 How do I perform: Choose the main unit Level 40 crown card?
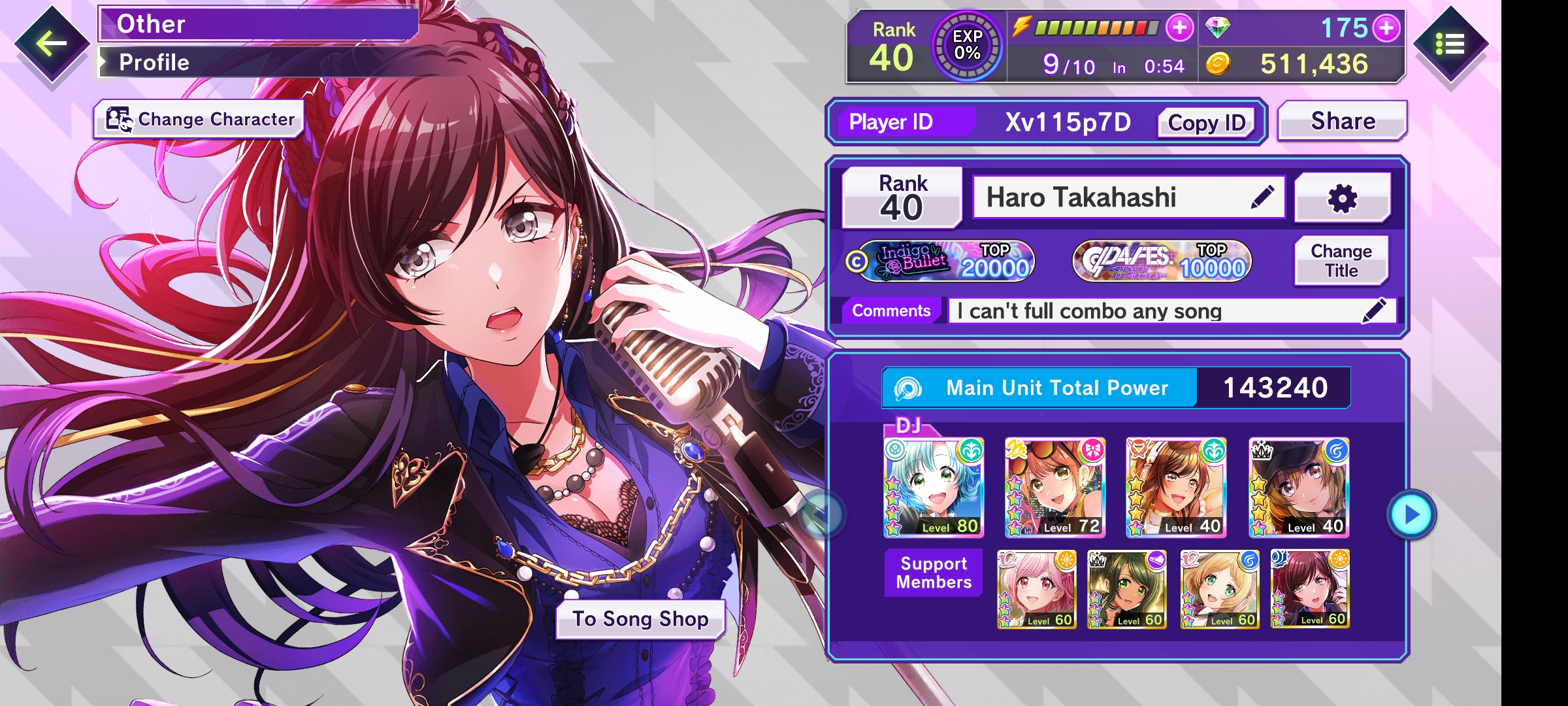point(1299,488)
